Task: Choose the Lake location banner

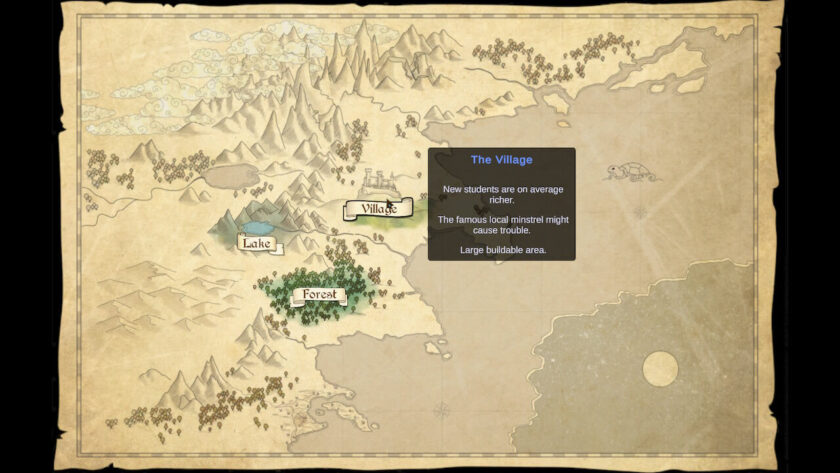Action: [256, 243]
